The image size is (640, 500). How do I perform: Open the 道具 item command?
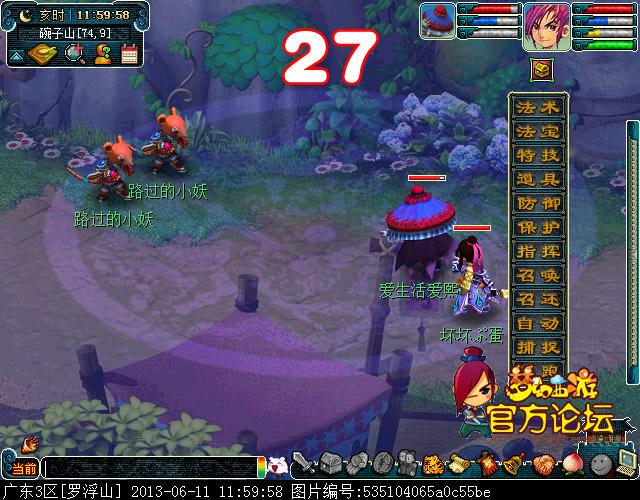(538, 179)
